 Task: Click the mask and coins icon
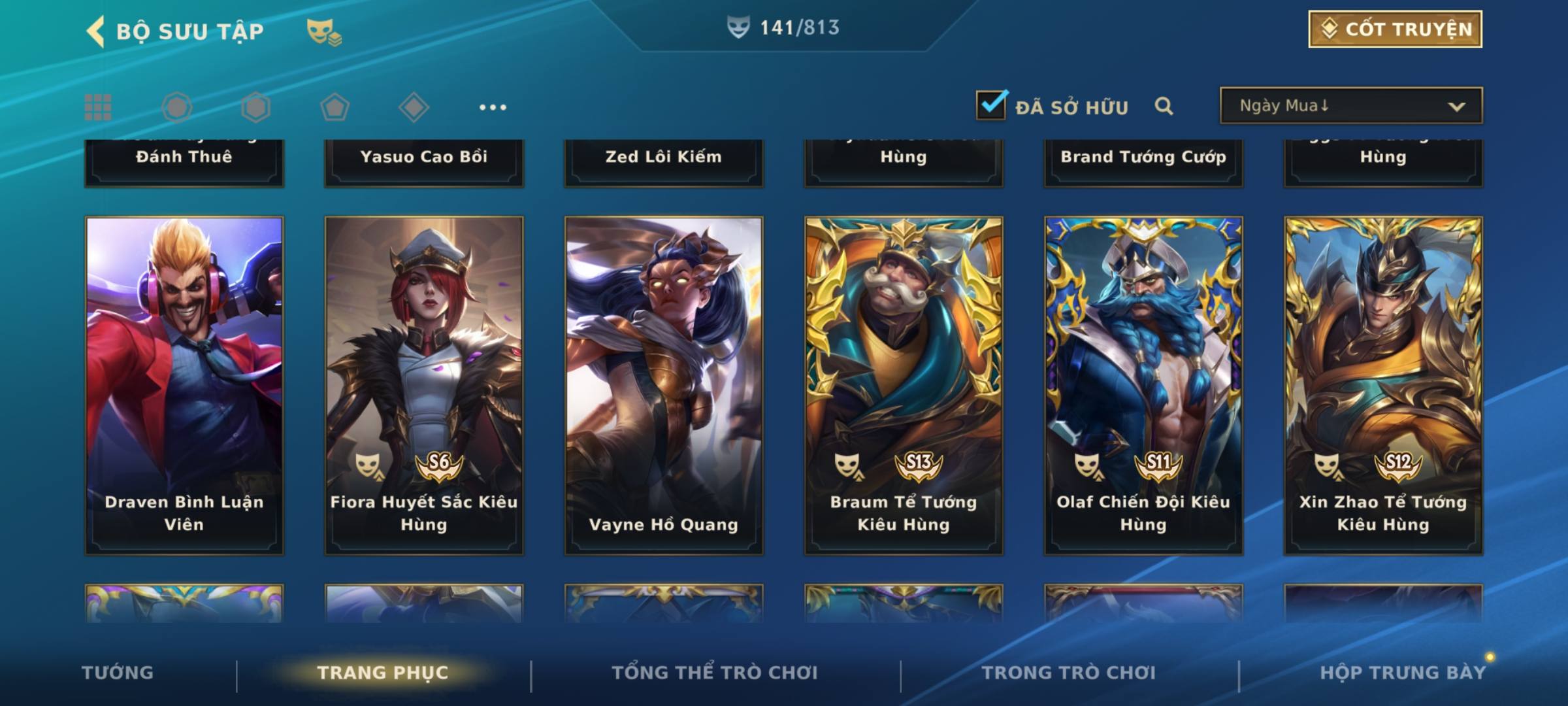(x=324, y=31)
